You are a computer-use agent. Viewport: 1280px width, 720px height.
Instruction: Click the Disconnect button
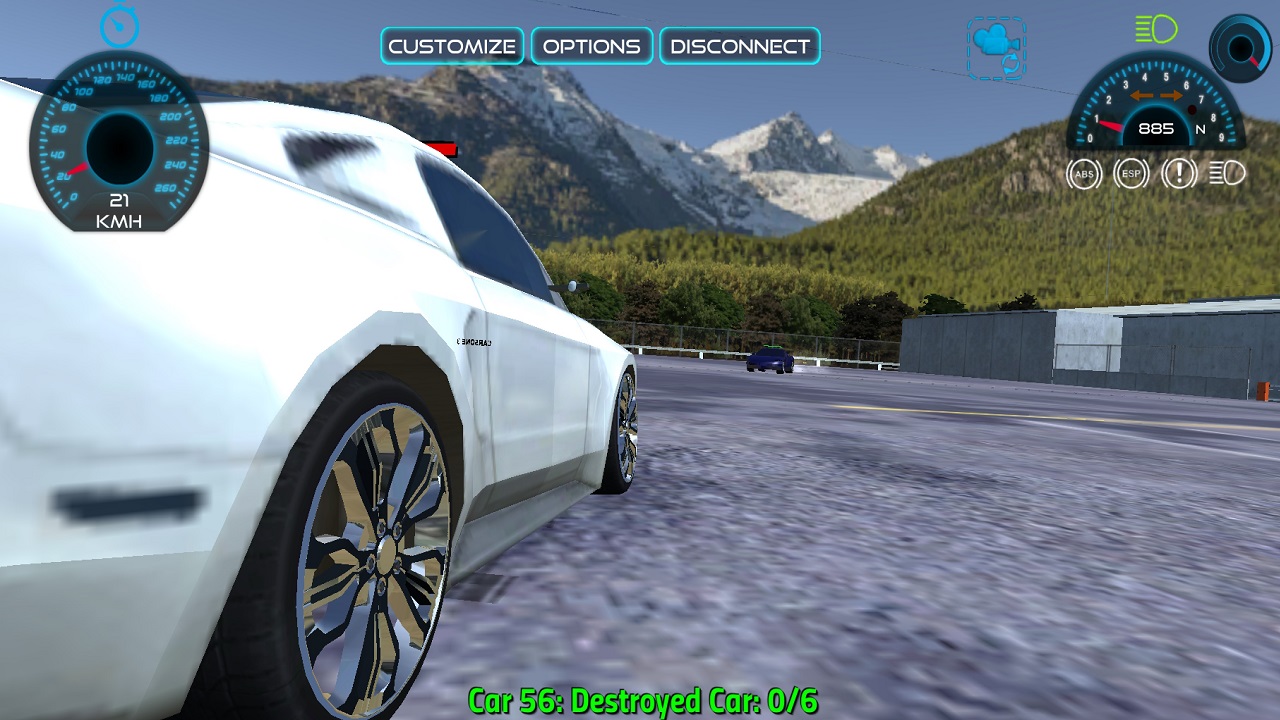point(740,46)
